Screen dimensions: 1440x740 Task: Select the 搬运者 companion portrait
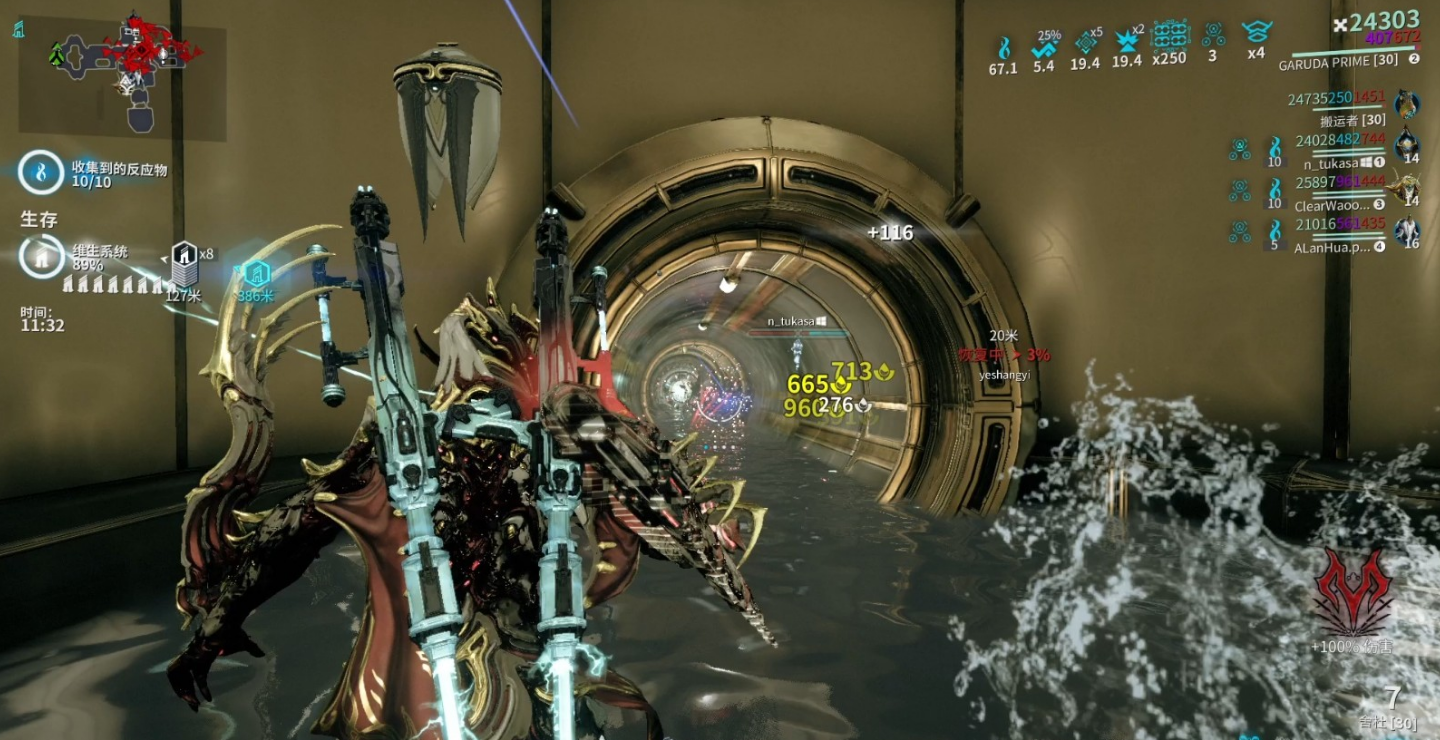coord(1407,104)
